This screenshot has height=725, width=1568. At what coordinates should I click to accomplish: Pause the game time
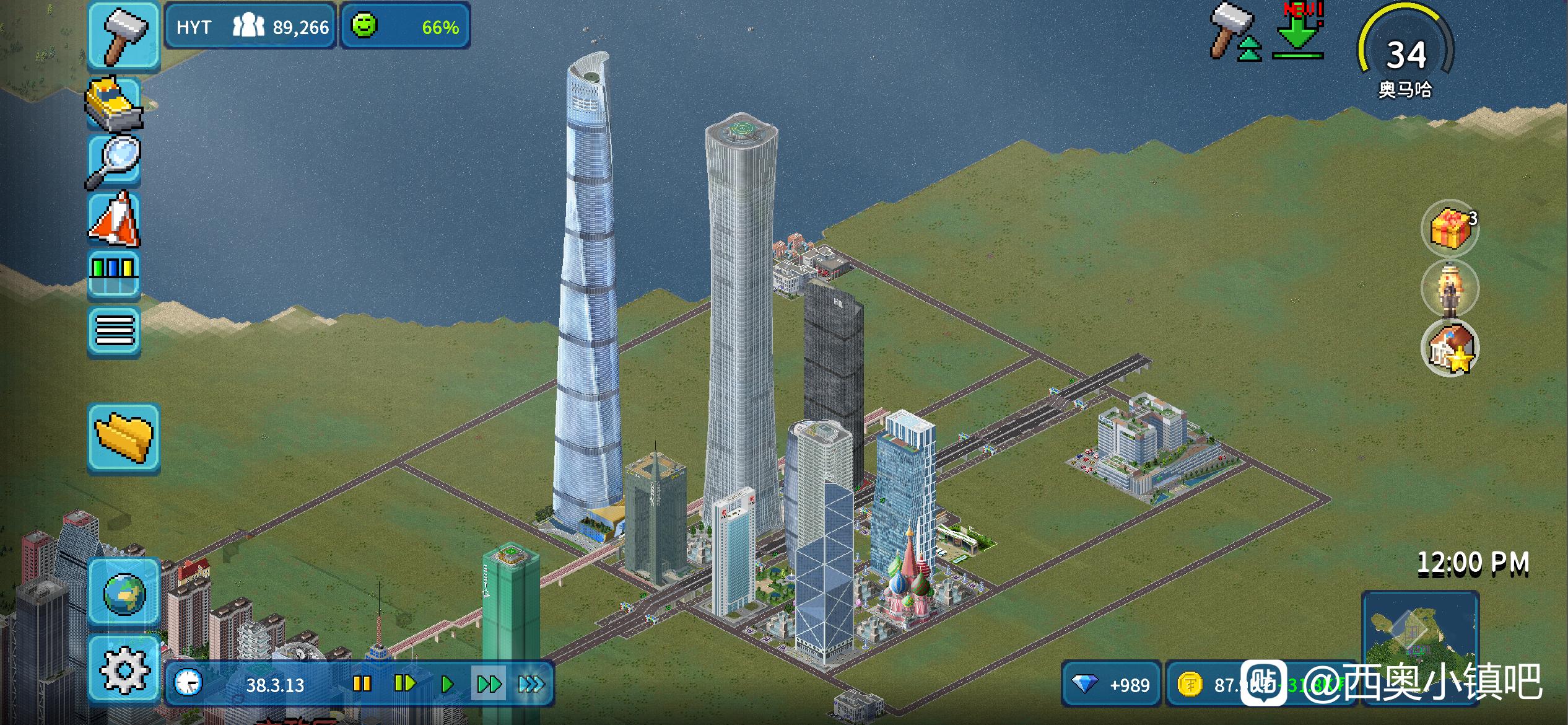tap(362, 683)
